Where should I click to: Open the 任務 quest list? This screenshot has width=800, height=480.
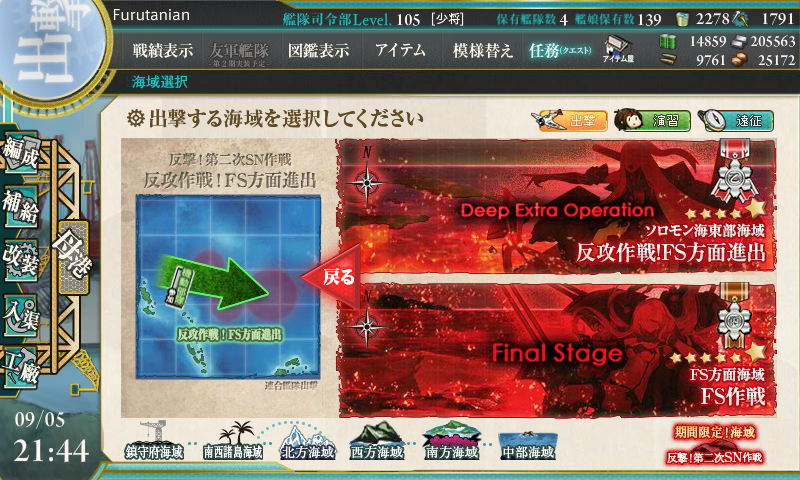pyautogui.click(x=560, y=50)
